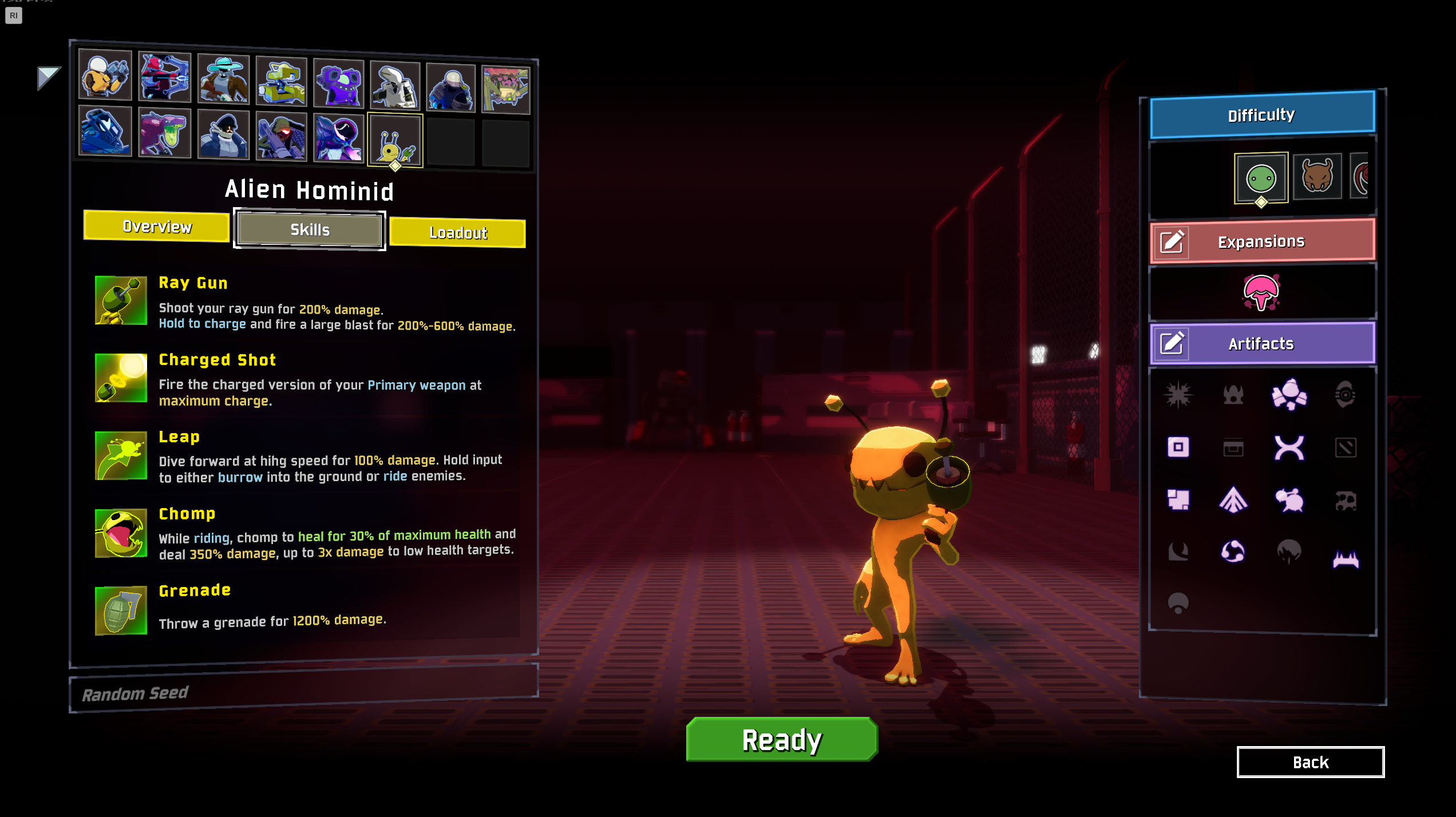
Task: Click the green Ready button
Action: (781, 740)
